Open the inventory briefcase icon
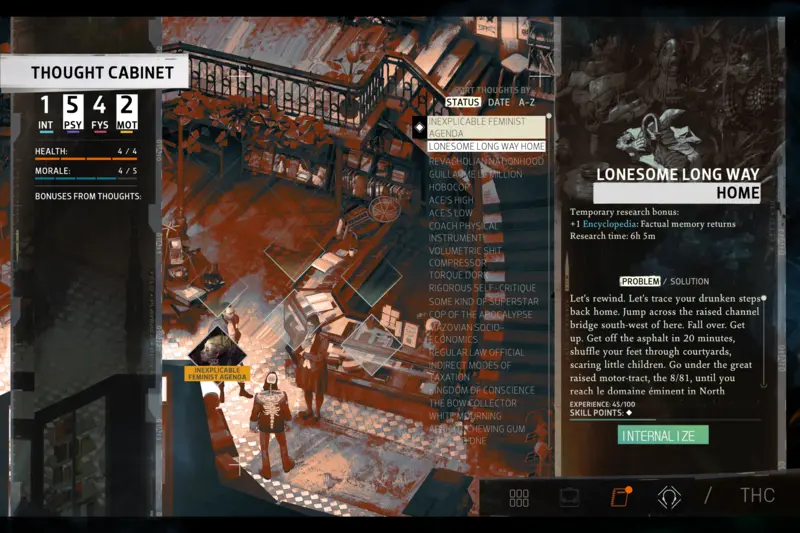 coord(569,497)
